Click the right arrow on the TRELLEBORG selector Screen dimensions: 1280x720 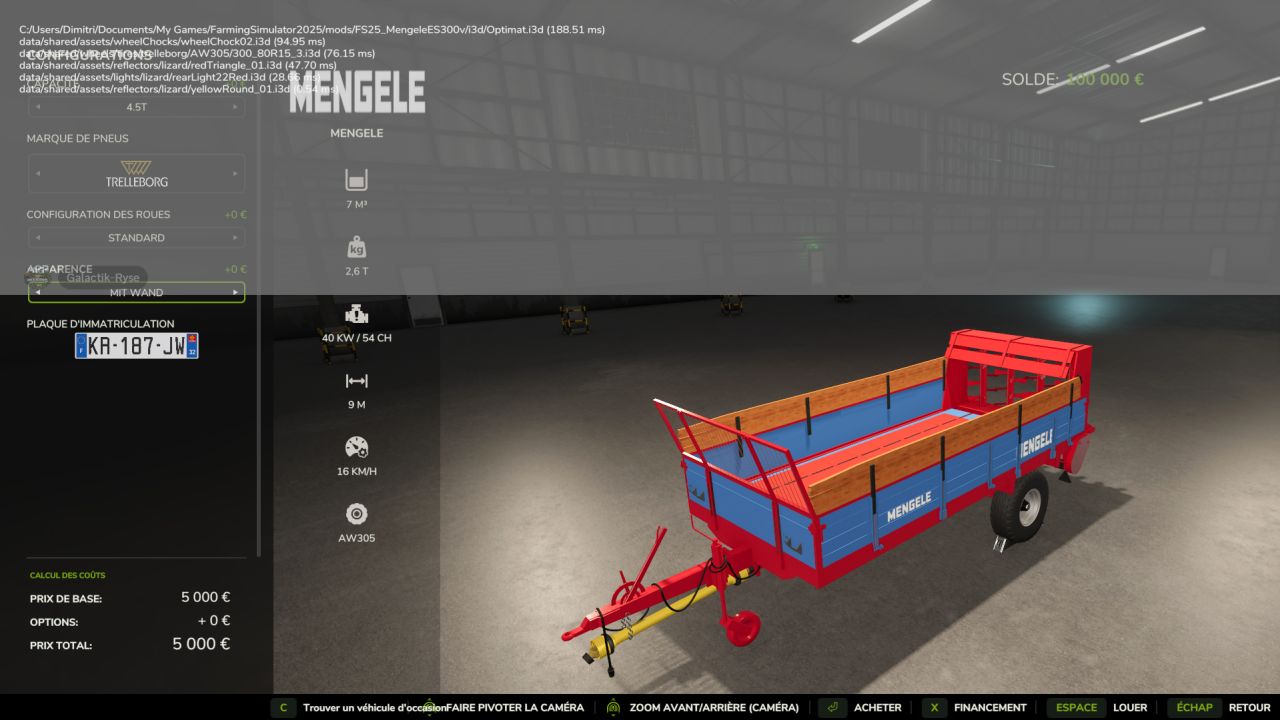pos(236,173)
